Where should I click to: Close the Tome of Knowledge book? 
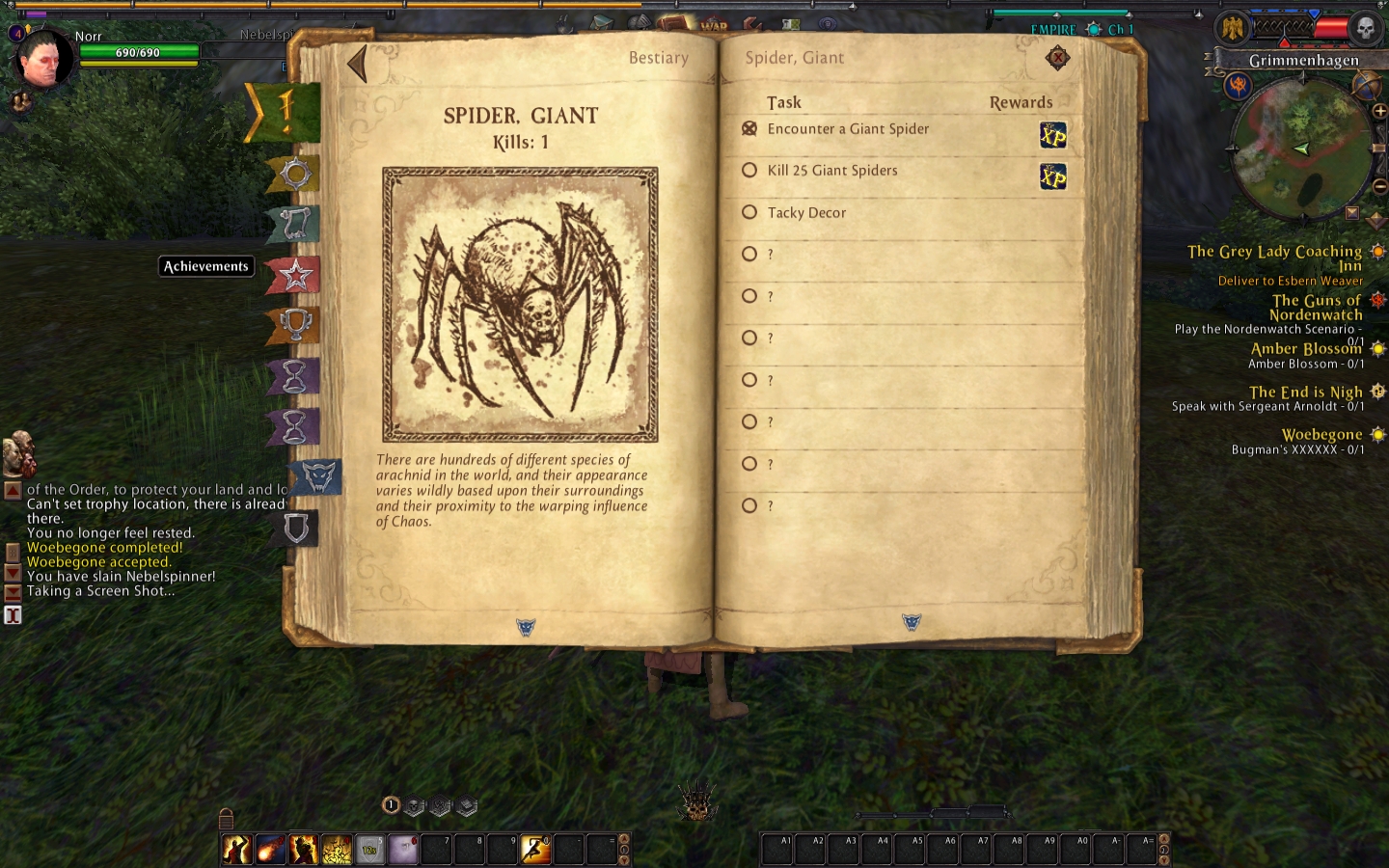[x=1058, y=59]
